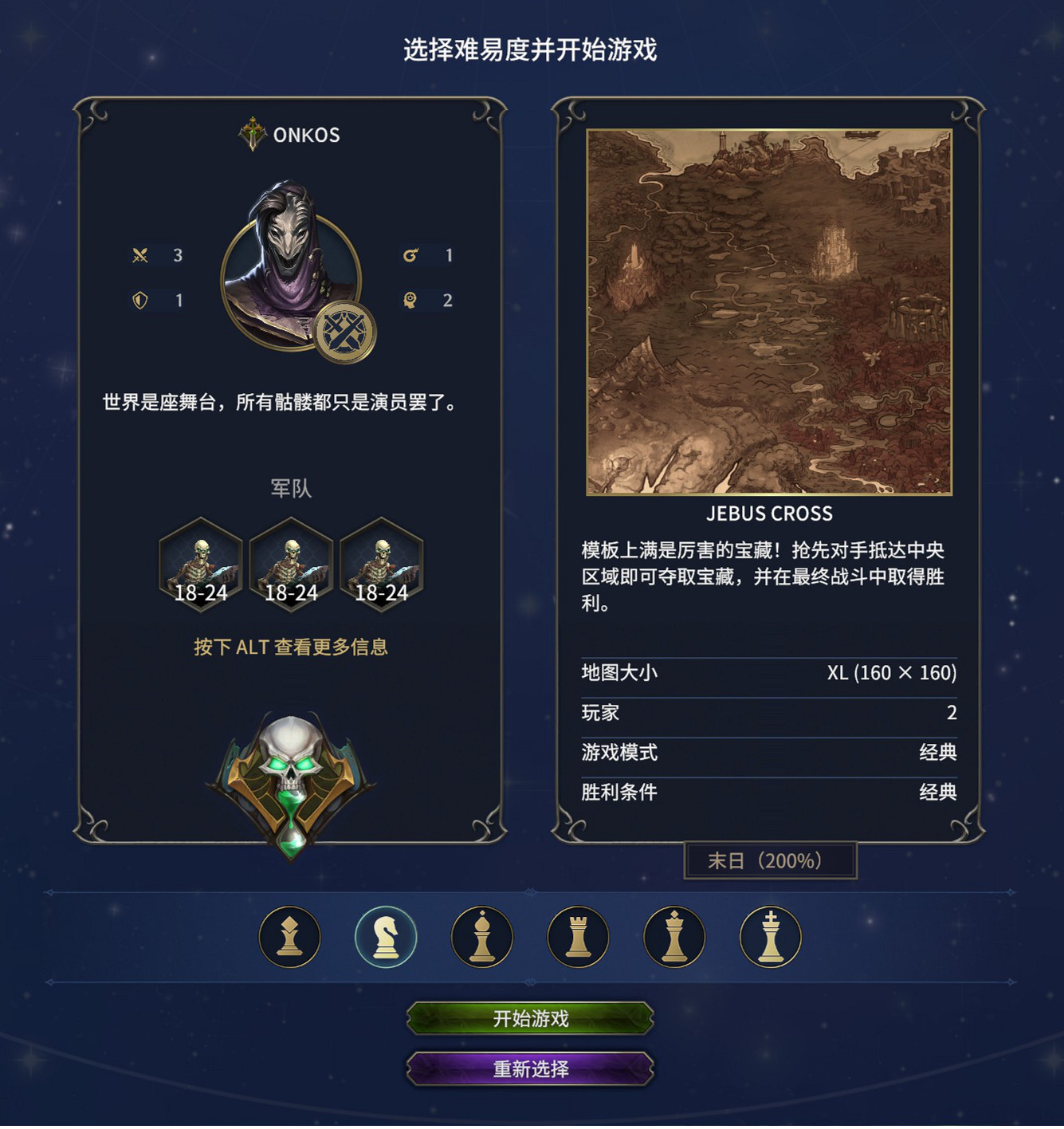Click the JEBUS CROSS map preview

click(x=770, y=311)
